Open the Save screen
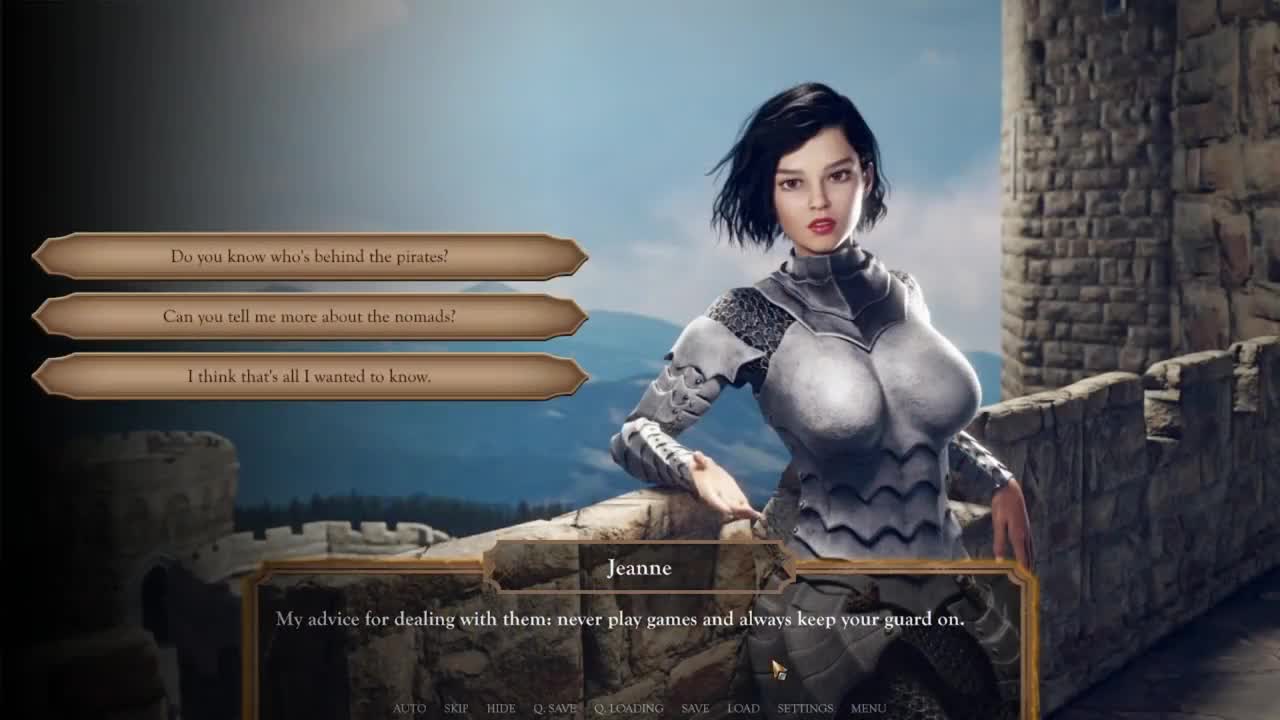Image resolution: width=1280 pixels, height=720 pixels. 695,708
